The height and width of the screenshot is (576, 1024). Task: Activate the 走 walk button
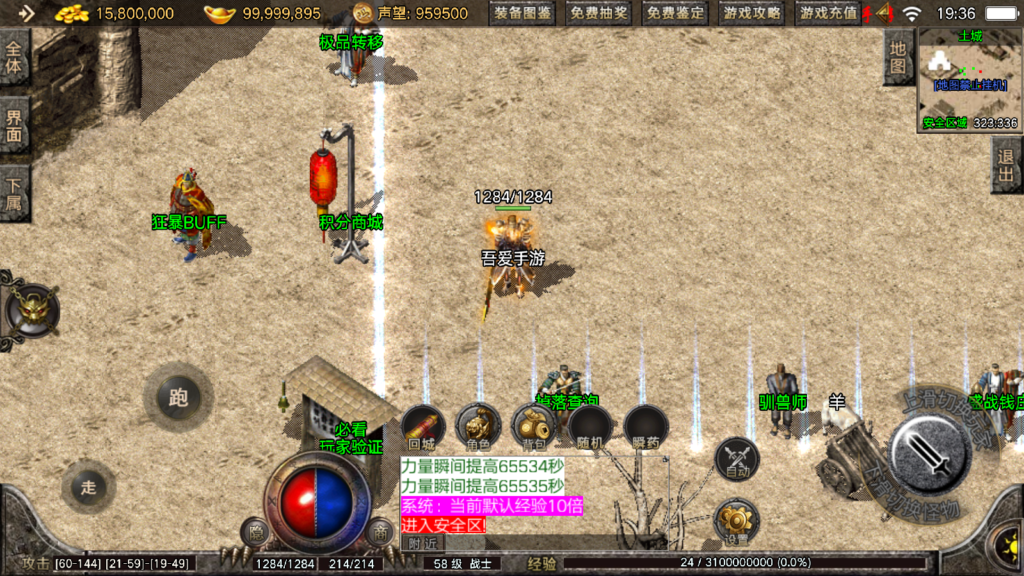(89, 487)
